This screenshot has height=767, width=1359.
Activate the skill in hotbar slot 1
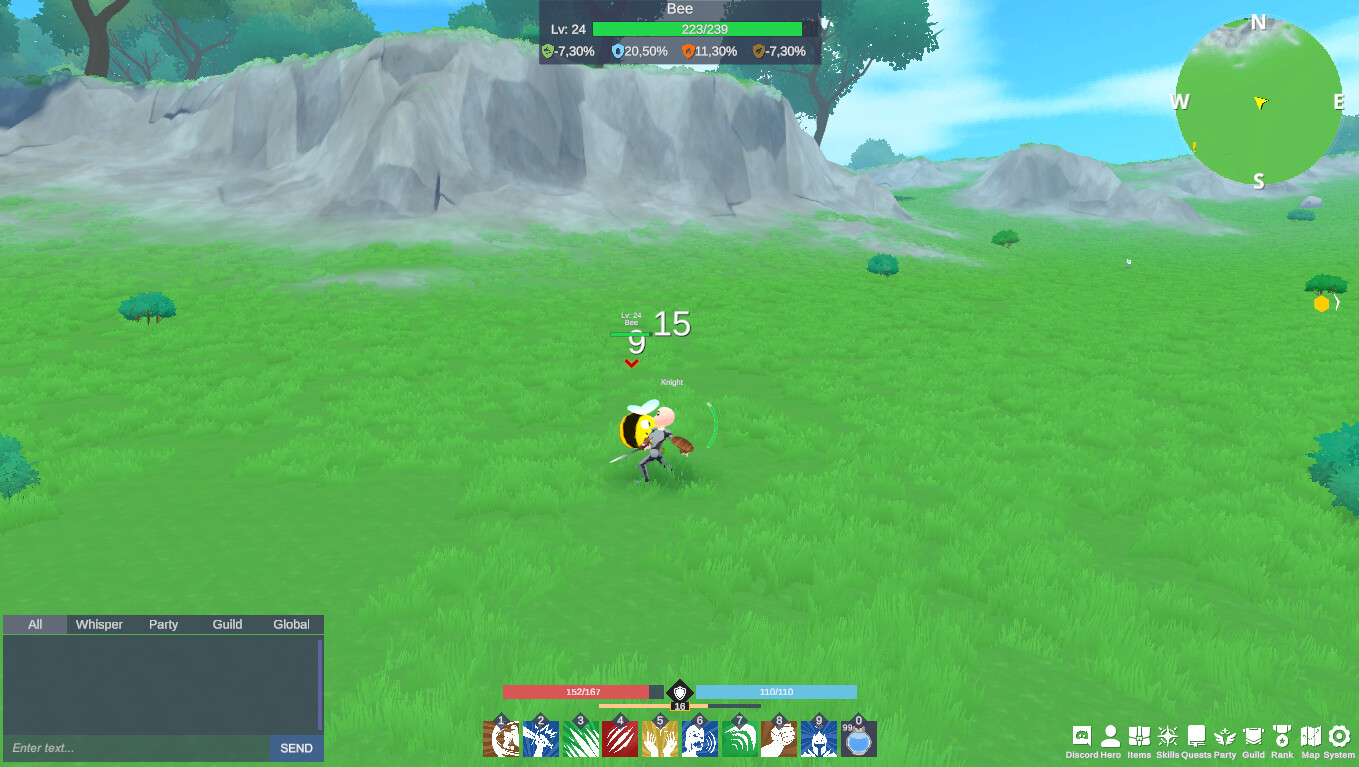pos(502,740)
